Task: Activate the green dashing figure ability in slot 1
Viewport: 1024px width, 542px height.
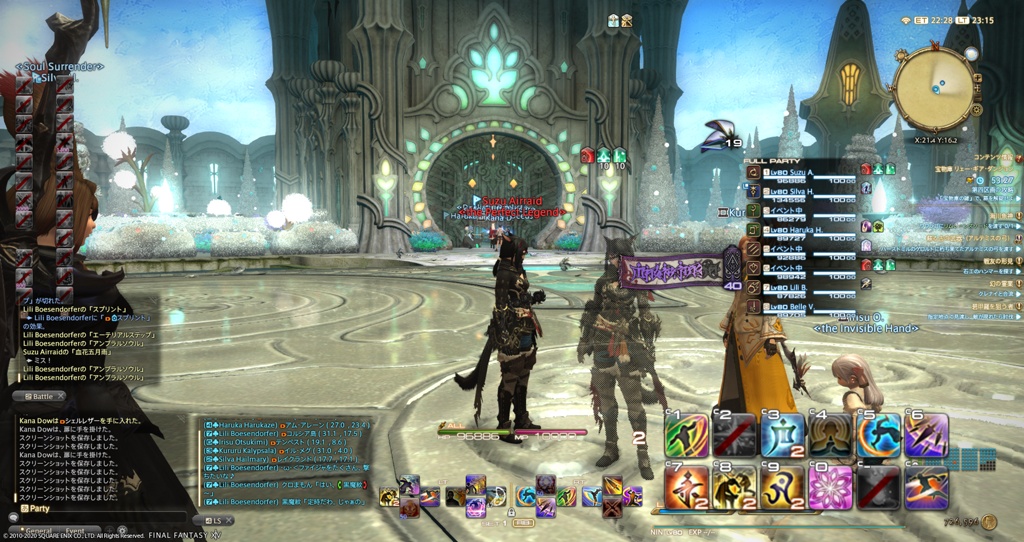Action: click(x=686, y=435)
